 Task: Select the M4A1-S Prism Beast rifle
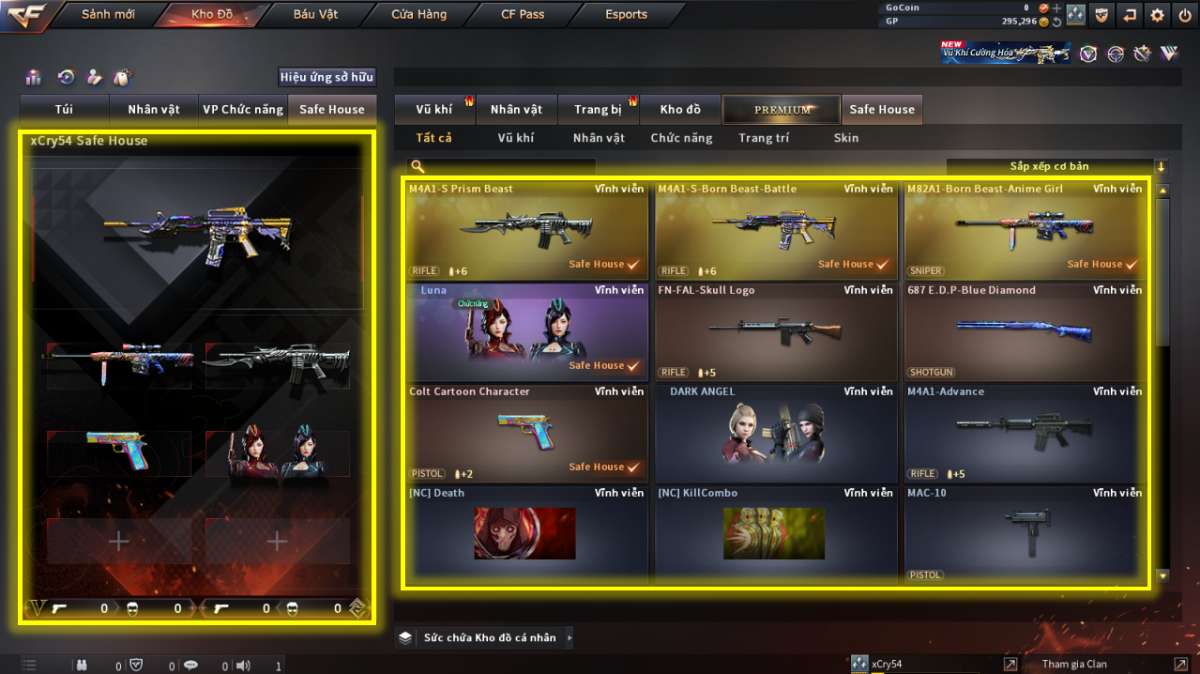(526, 229)
